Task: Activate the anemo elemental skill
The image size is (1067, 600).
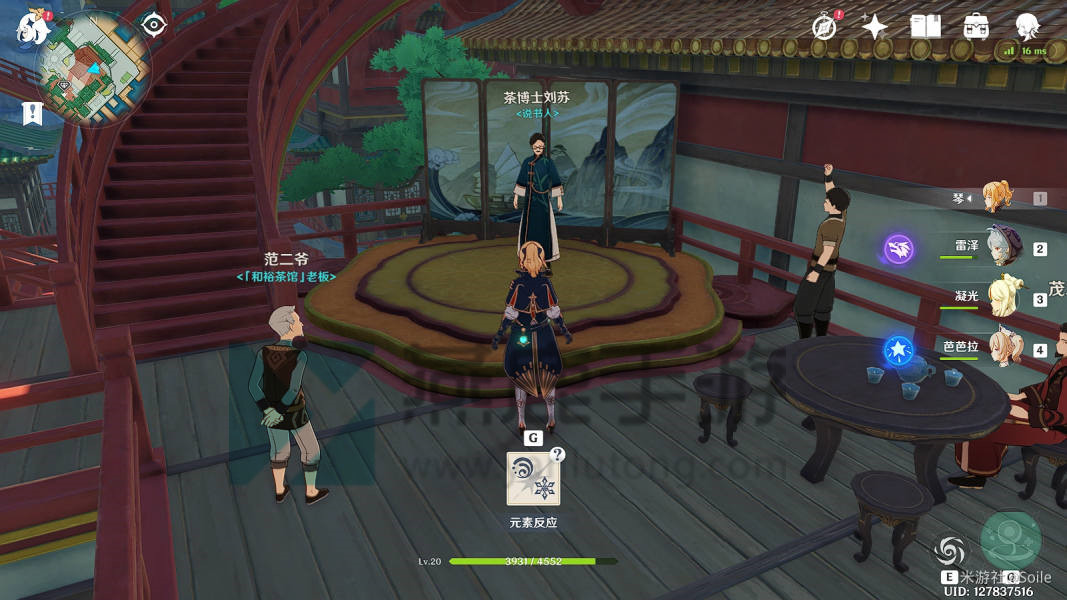Action: [951, 552]
